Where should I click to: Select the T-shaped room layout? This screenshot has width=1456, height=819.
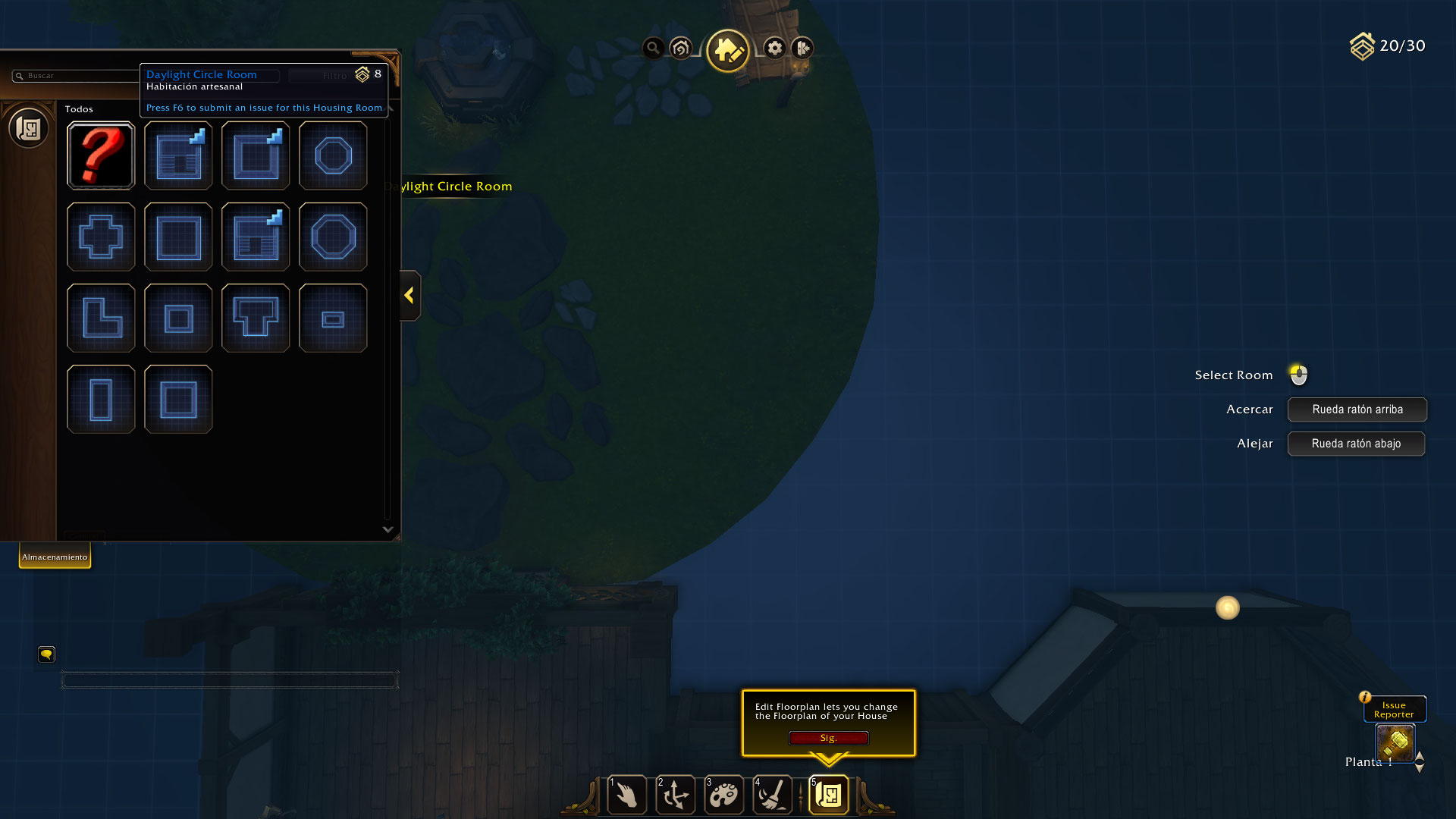(256, 318)
